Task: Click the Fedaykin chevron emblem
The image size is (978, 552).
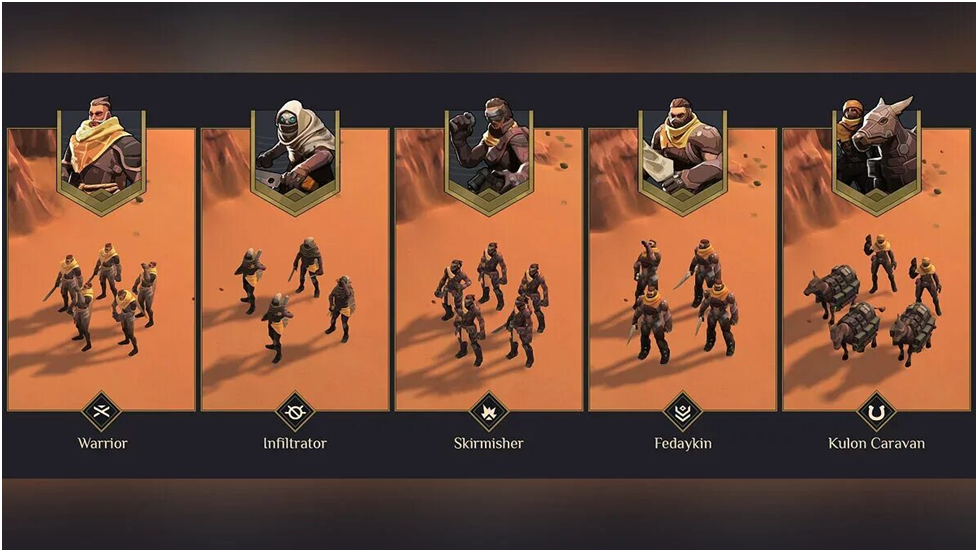Action: point(683,411)
